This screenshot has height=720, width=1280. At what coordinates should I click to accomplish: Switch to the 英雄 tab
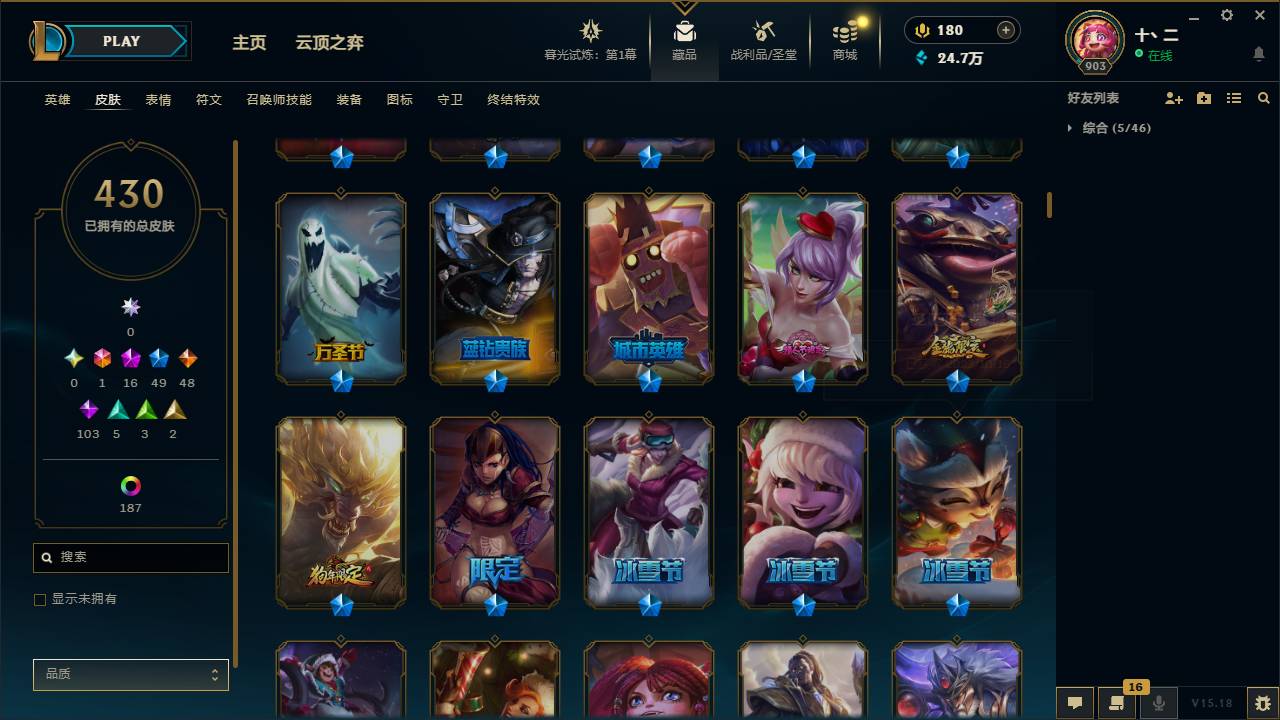coord(56,100)
